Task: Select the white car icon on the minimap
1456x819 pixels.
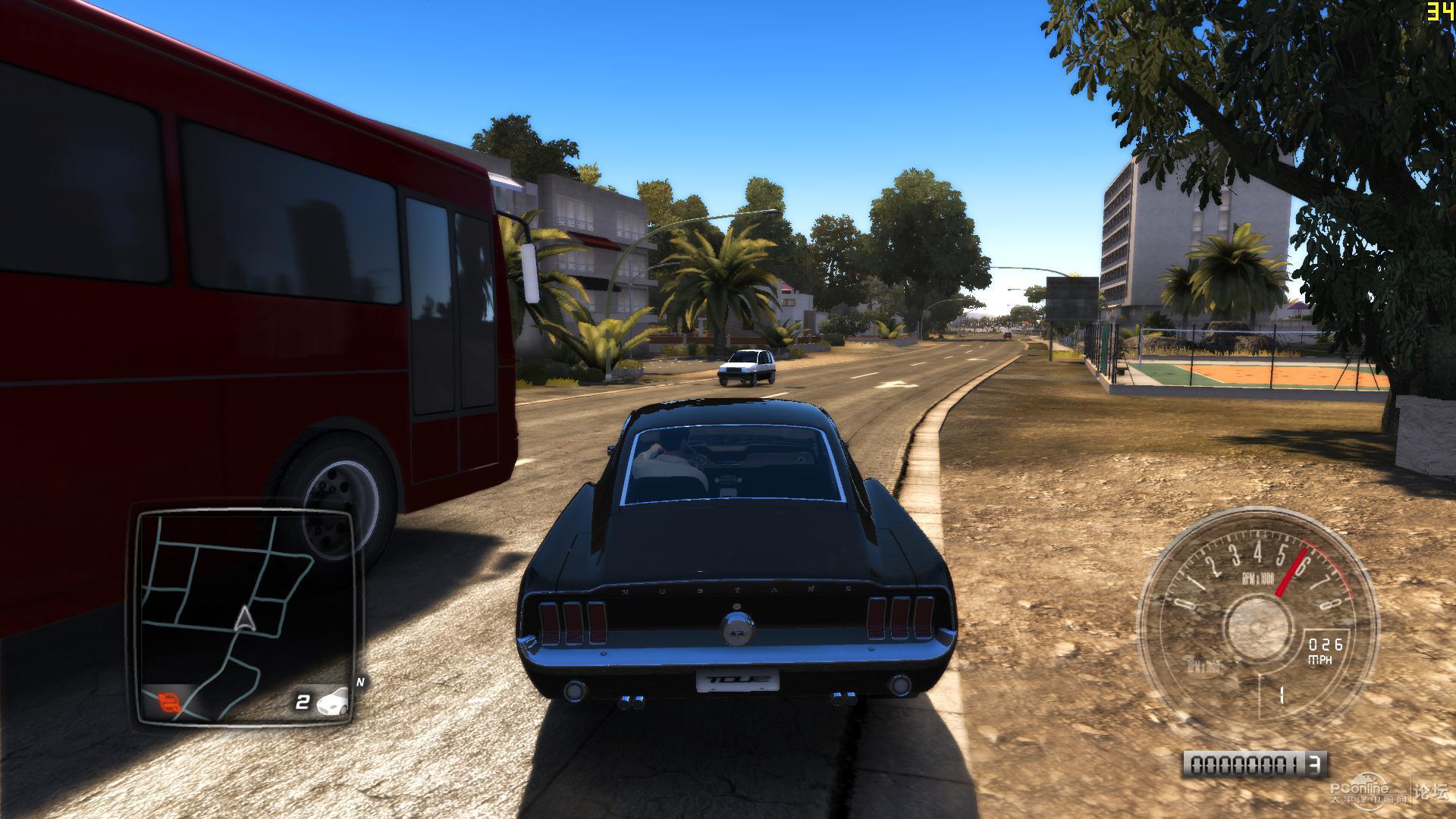Action: pos(333,701)
